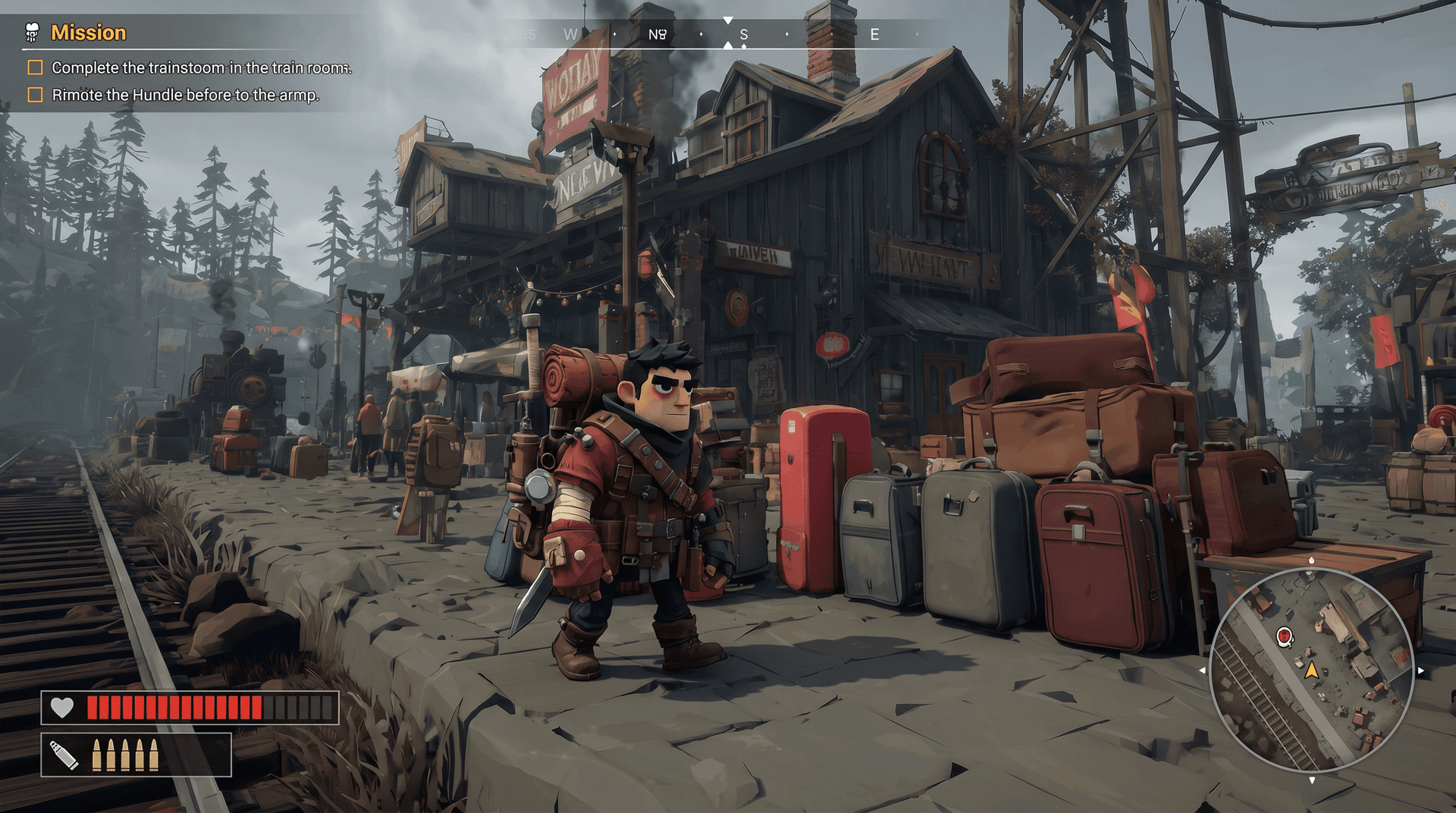Viewport: 1456px width, 813px height.
Task: Click the wrench marker next to N on the compass
Action: (x=664, y=33)
